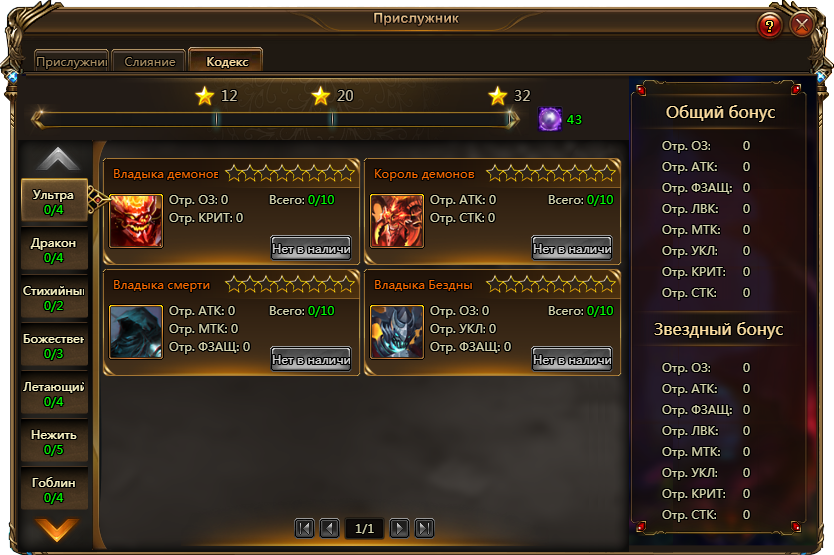Open the Нежить category
The image size is (834, 555).
(54, 442)
